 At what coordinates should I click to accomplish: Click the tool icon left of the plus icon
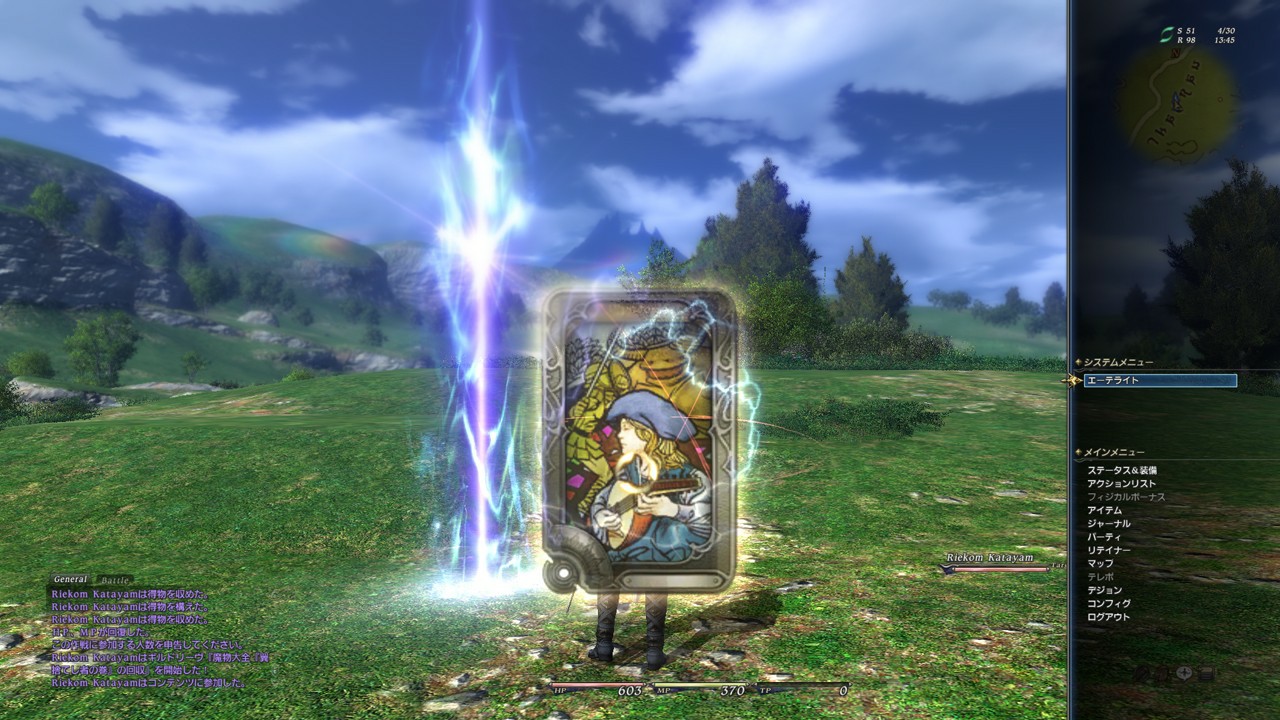point(1162,674)
